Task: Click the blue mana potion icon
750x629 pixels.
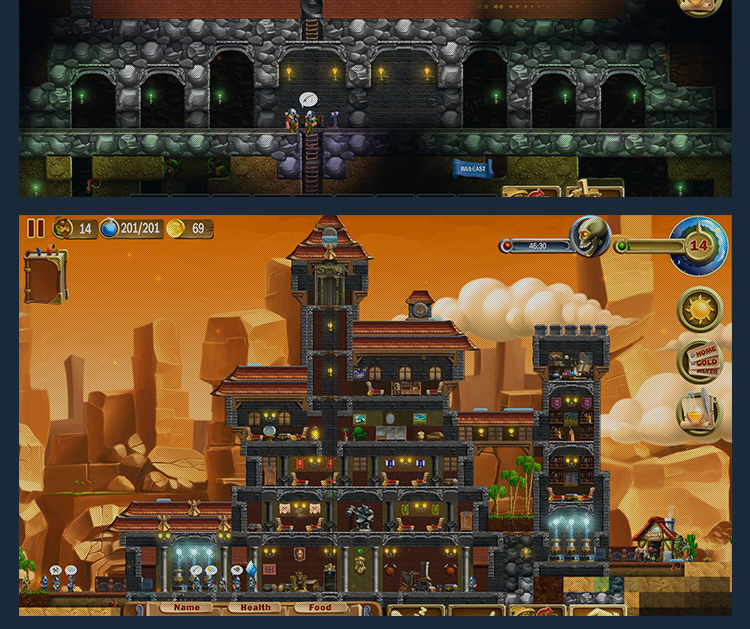Action: [109, 229]
